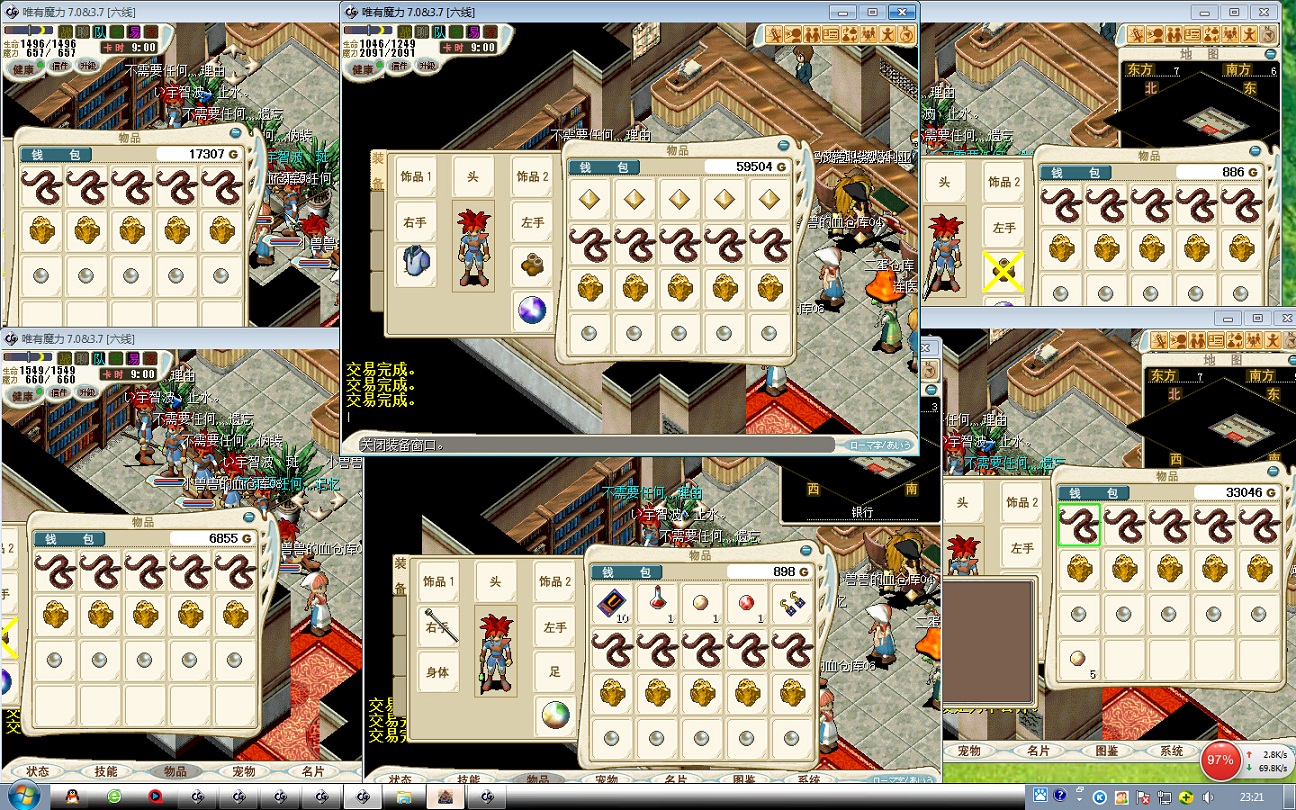Pick the blue card item stacked to 10
The height and width of the screenshot is (810, 1296).
(612, 603)
